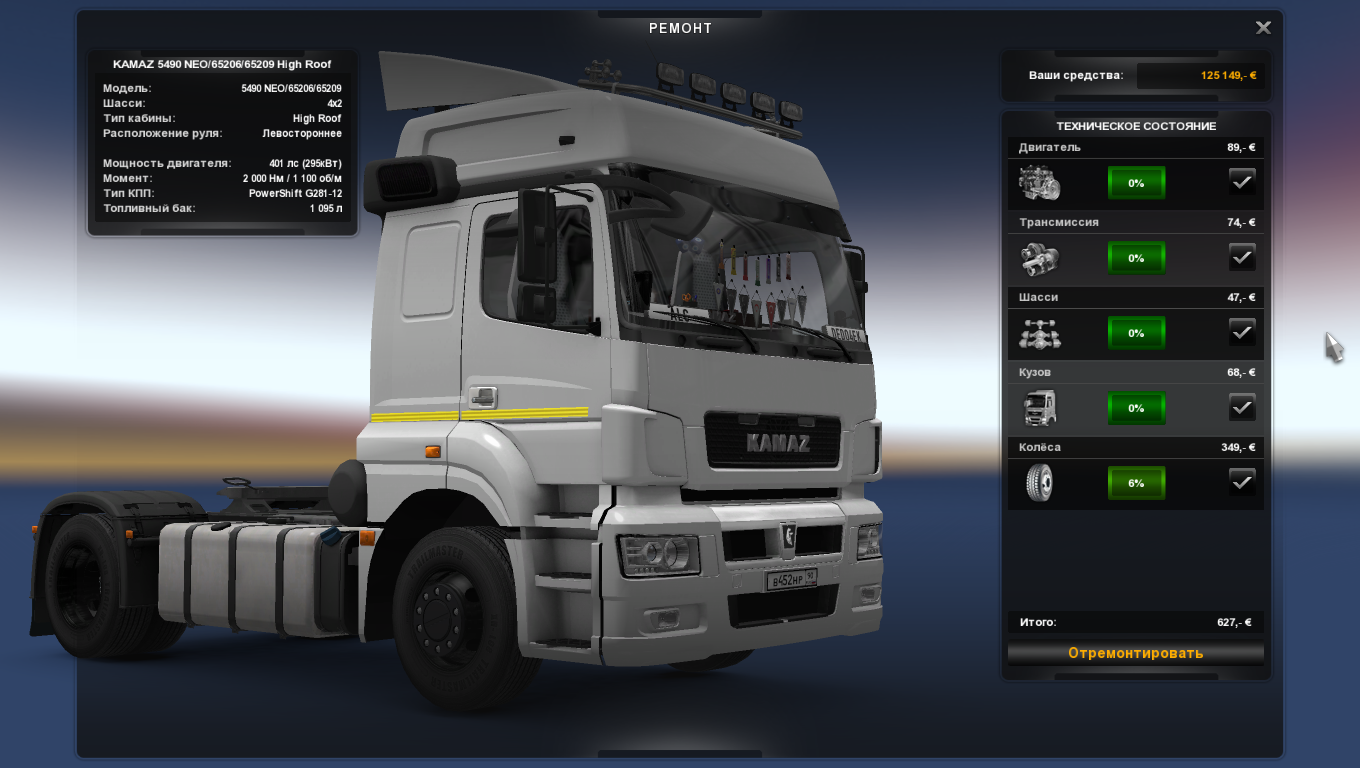
Task: Close the repair window
Action: (x=1263, y=28)
